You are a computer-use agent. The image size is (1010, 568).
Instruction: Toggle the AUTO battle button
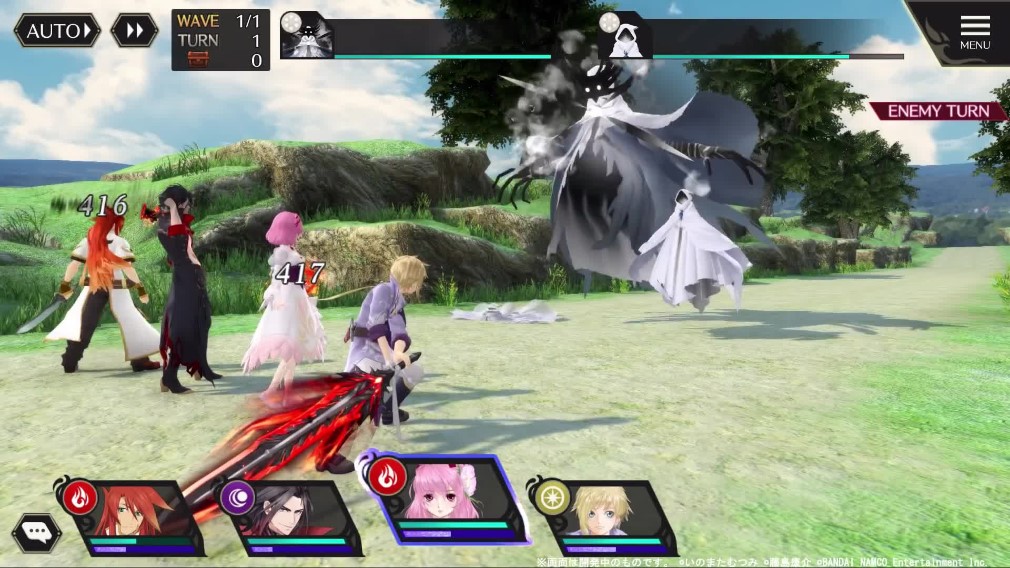pyautogui.click(x=57, y=30)
